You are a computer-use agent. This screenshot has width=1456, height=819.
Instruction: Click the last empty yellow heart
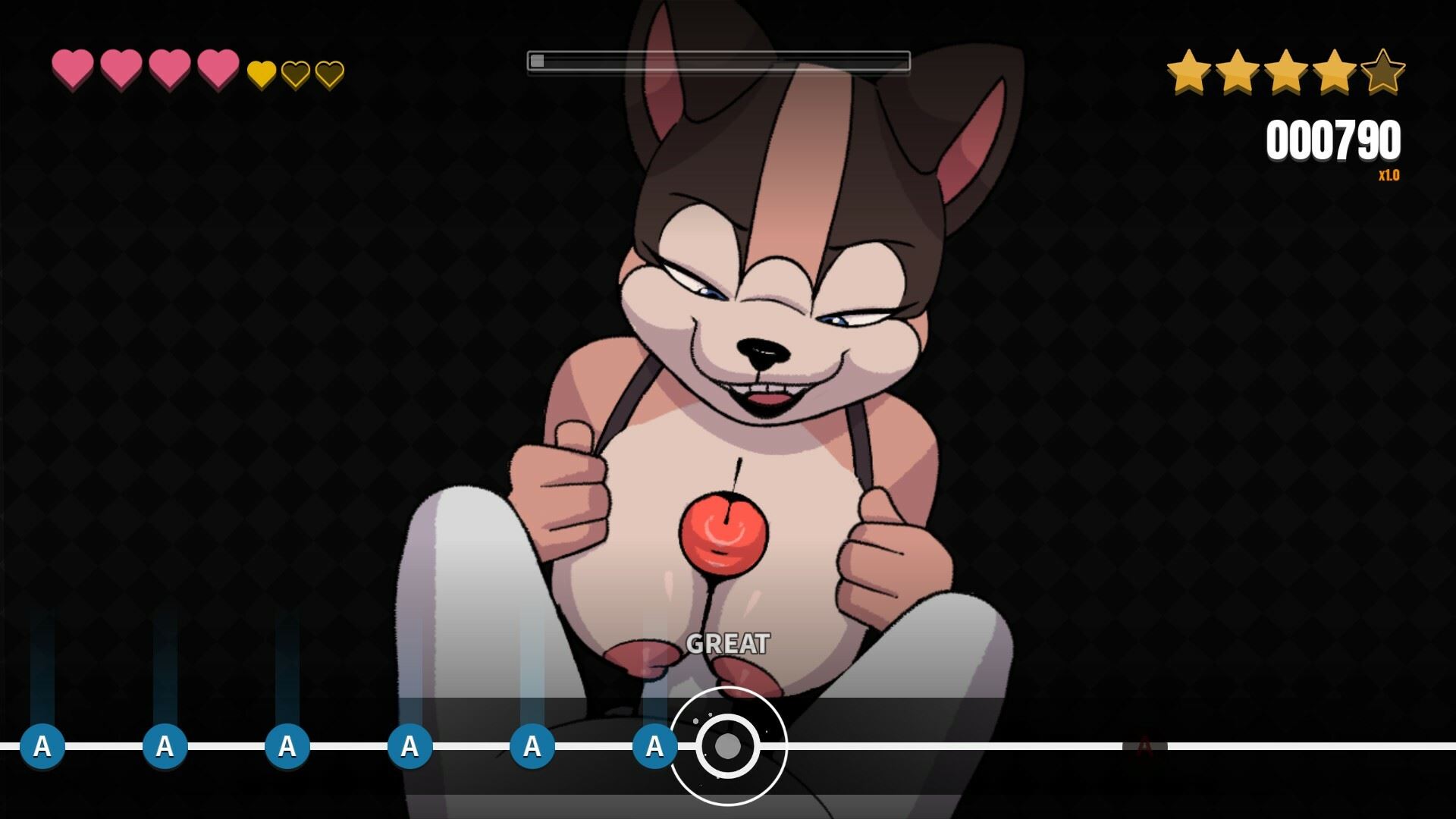pos(329,74)
